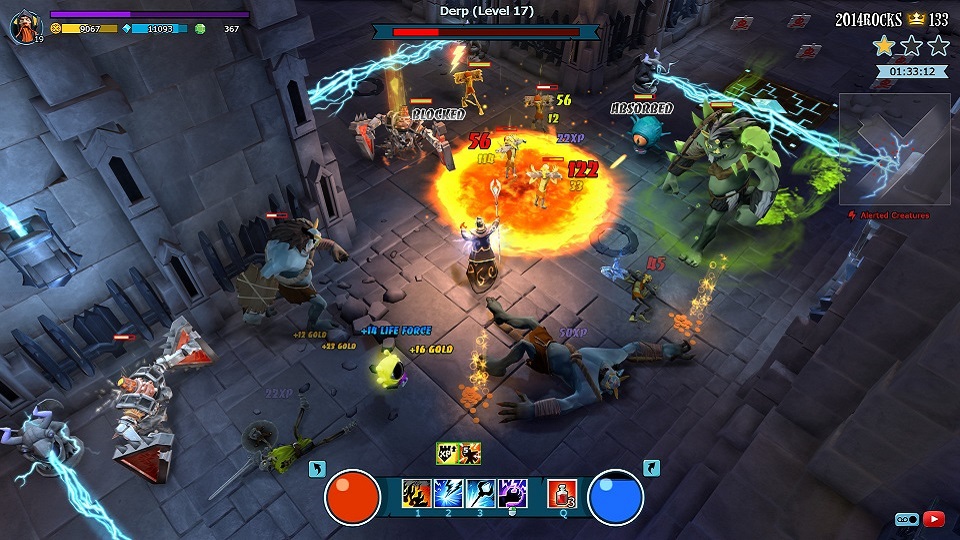Click the arrow button above the blue orb
Image resolution: width=960 pixels, height=540 pixels.
pos(651,468)
